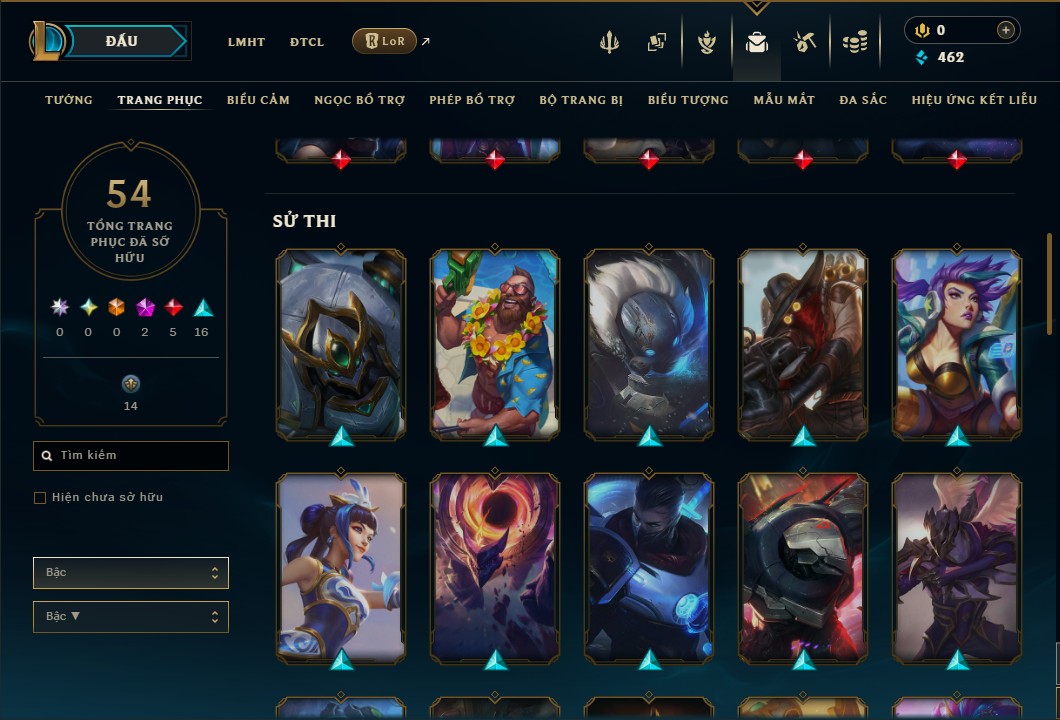Open the BỘ TRANG BỊ tab
1060x720 pixels.
581,100
